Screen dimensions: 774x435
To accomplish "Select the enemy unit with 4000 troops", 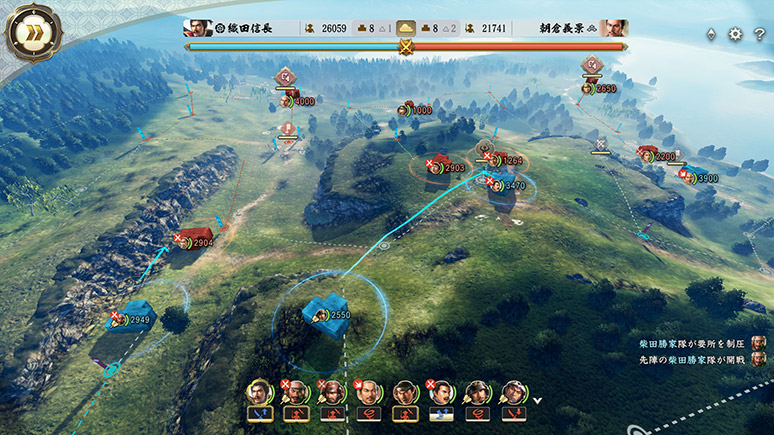I will (x=297, y=100).
